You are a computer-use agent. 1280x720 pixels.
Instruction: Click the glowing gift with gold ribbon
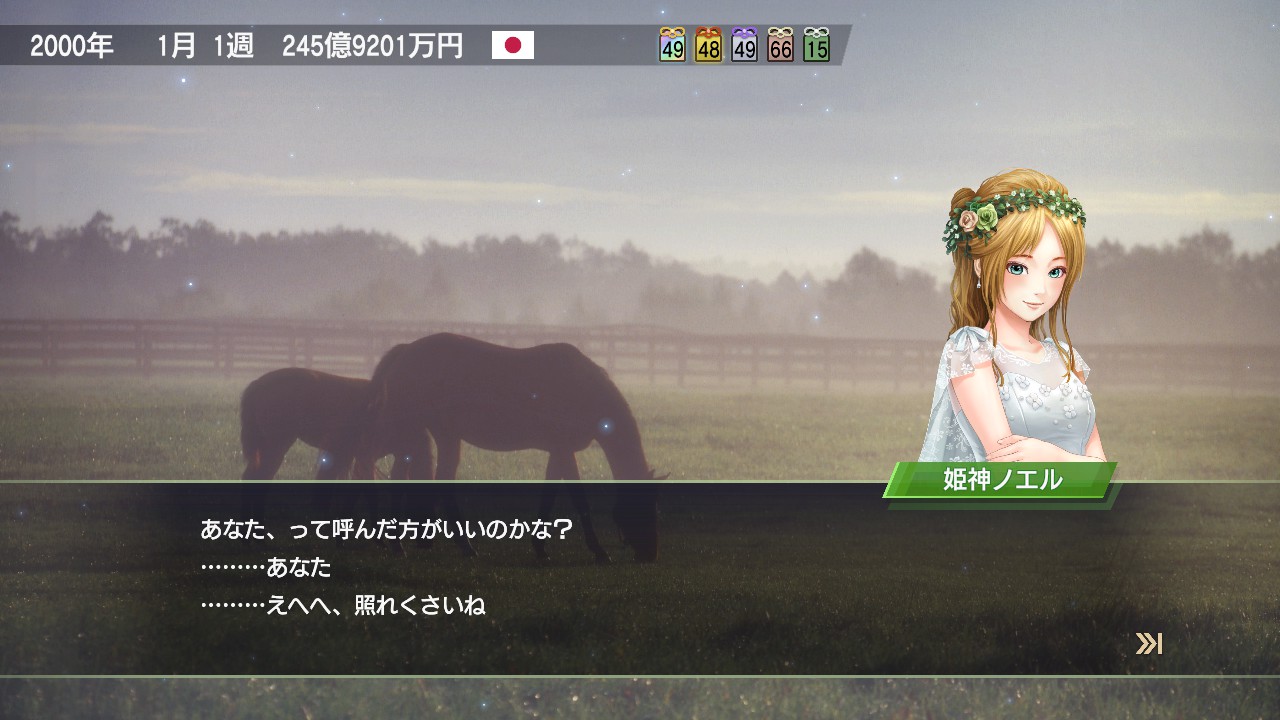(672, 45)
